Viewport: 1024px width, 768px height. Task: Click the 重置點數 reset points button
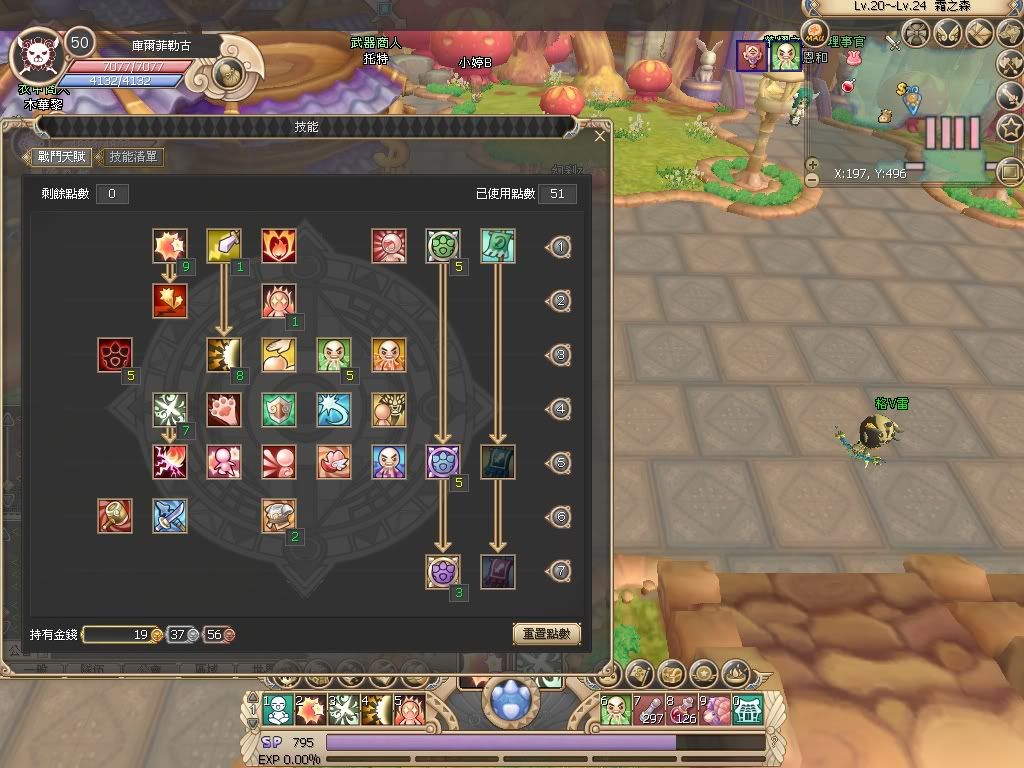[x=546, y=634]
